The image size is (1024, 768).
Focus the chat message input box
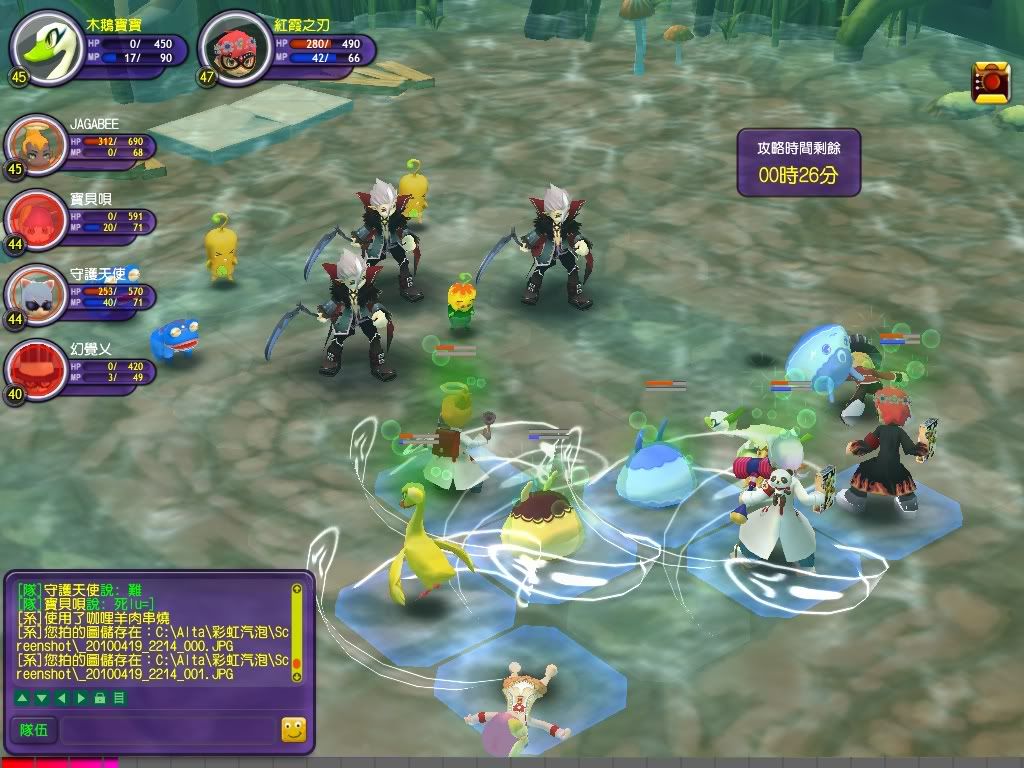tap(167, 730)
